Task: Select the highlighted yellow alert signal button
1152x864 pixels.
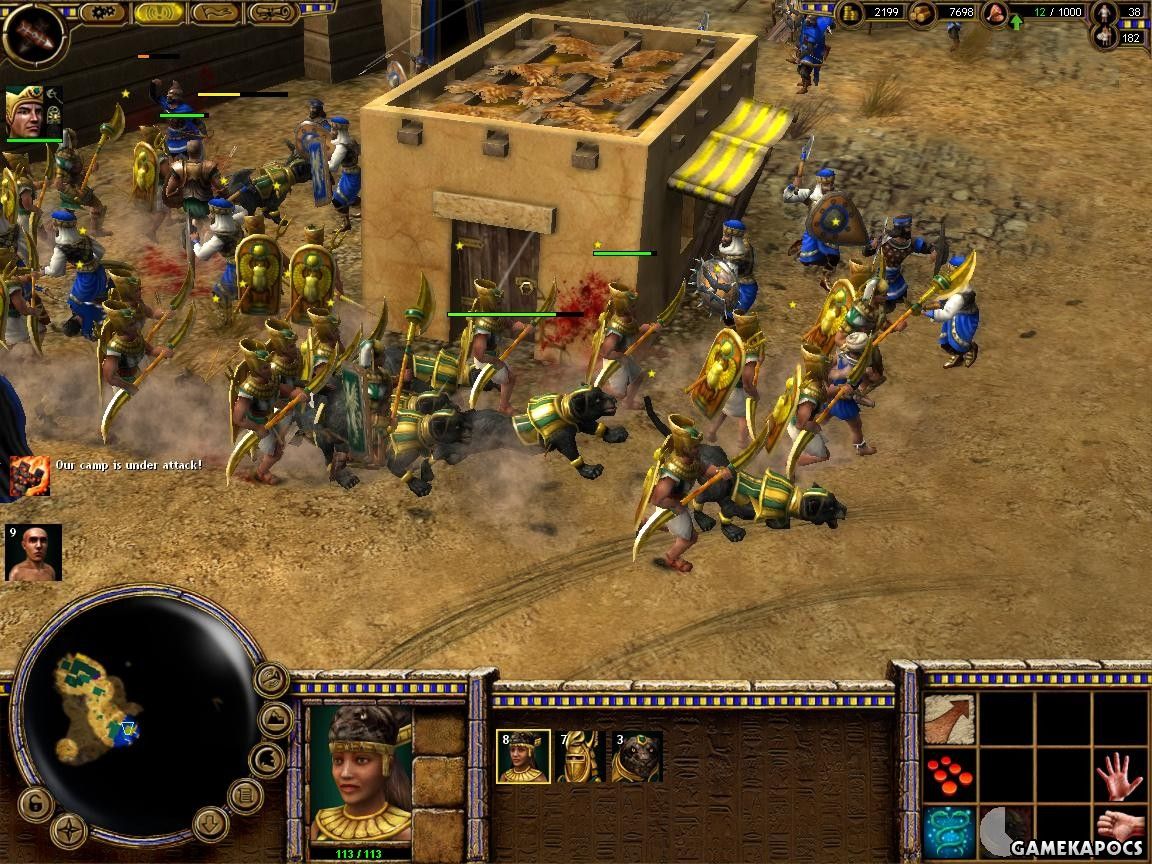Action: [158, 13]
